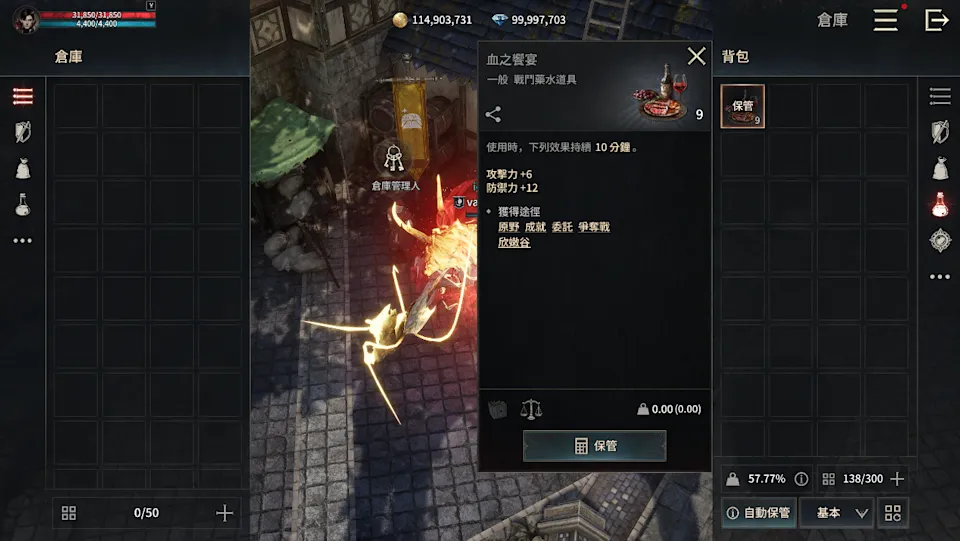
Task: Open the hamburger main menu
Action: [x=885, y=20]
